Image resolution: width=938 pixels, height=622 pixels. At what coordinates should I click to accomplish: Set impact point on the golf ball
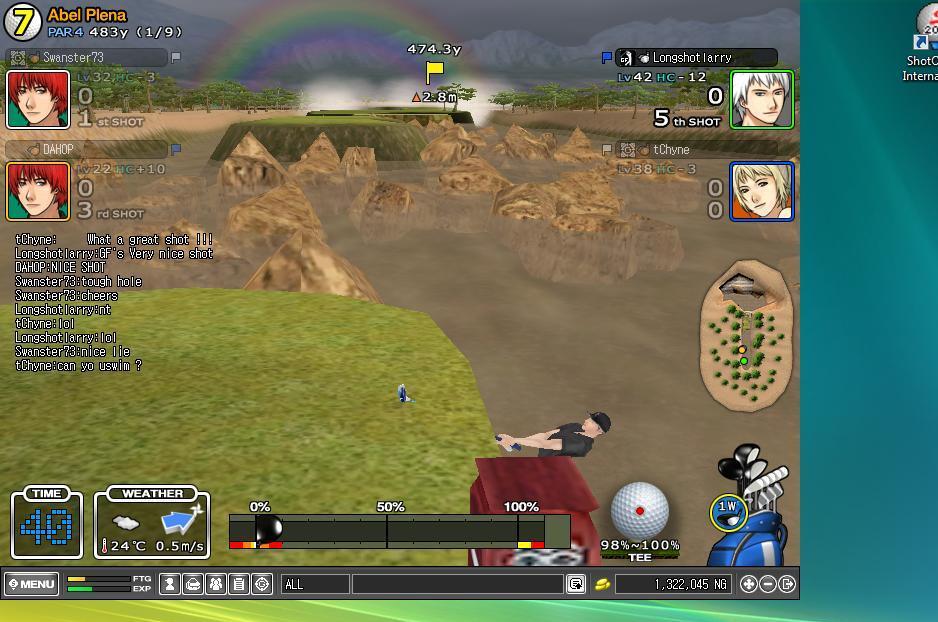click(639, 510)
